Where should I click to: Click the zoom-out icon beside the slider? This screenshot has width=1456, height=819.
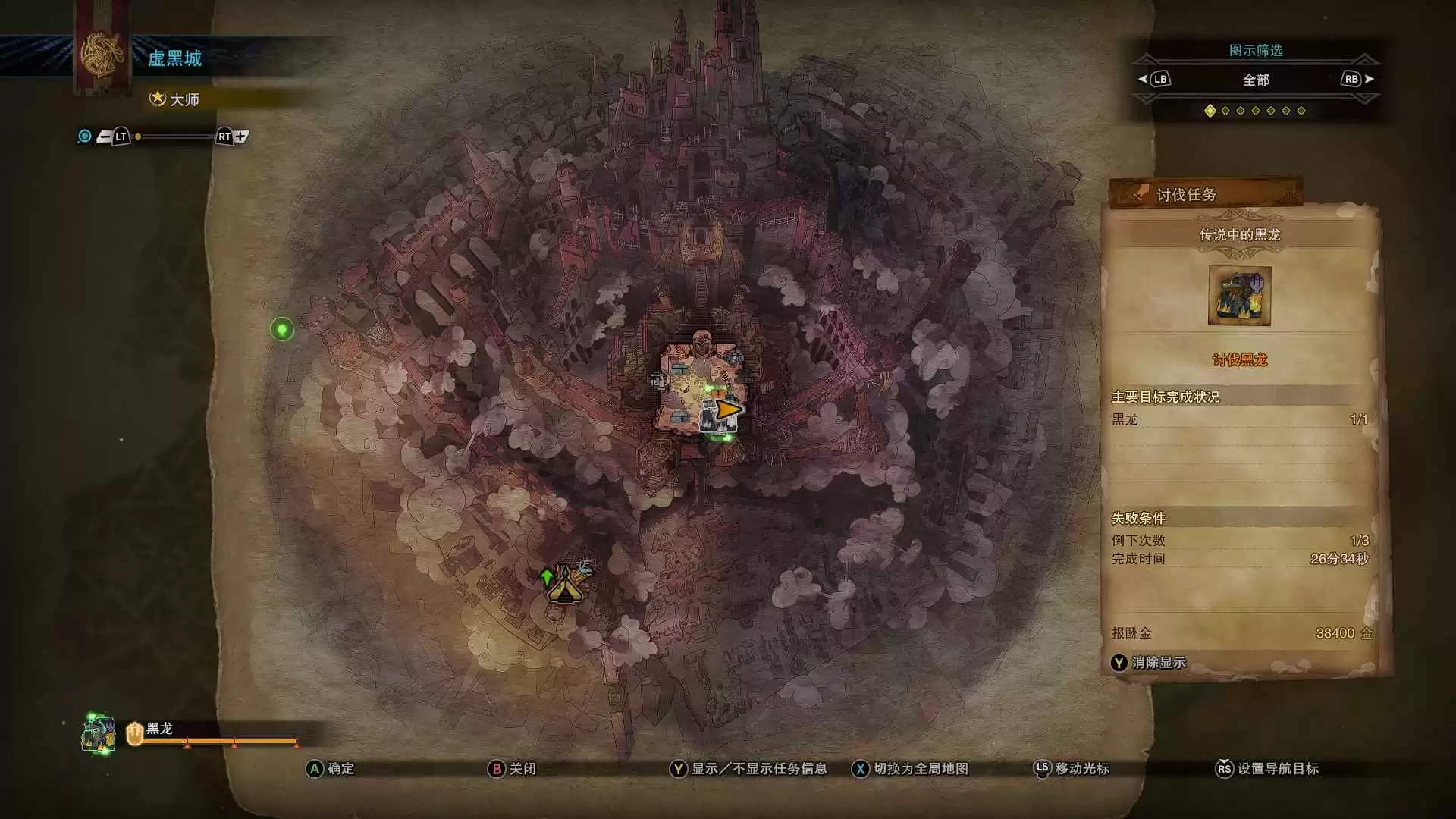click(104, 137)
